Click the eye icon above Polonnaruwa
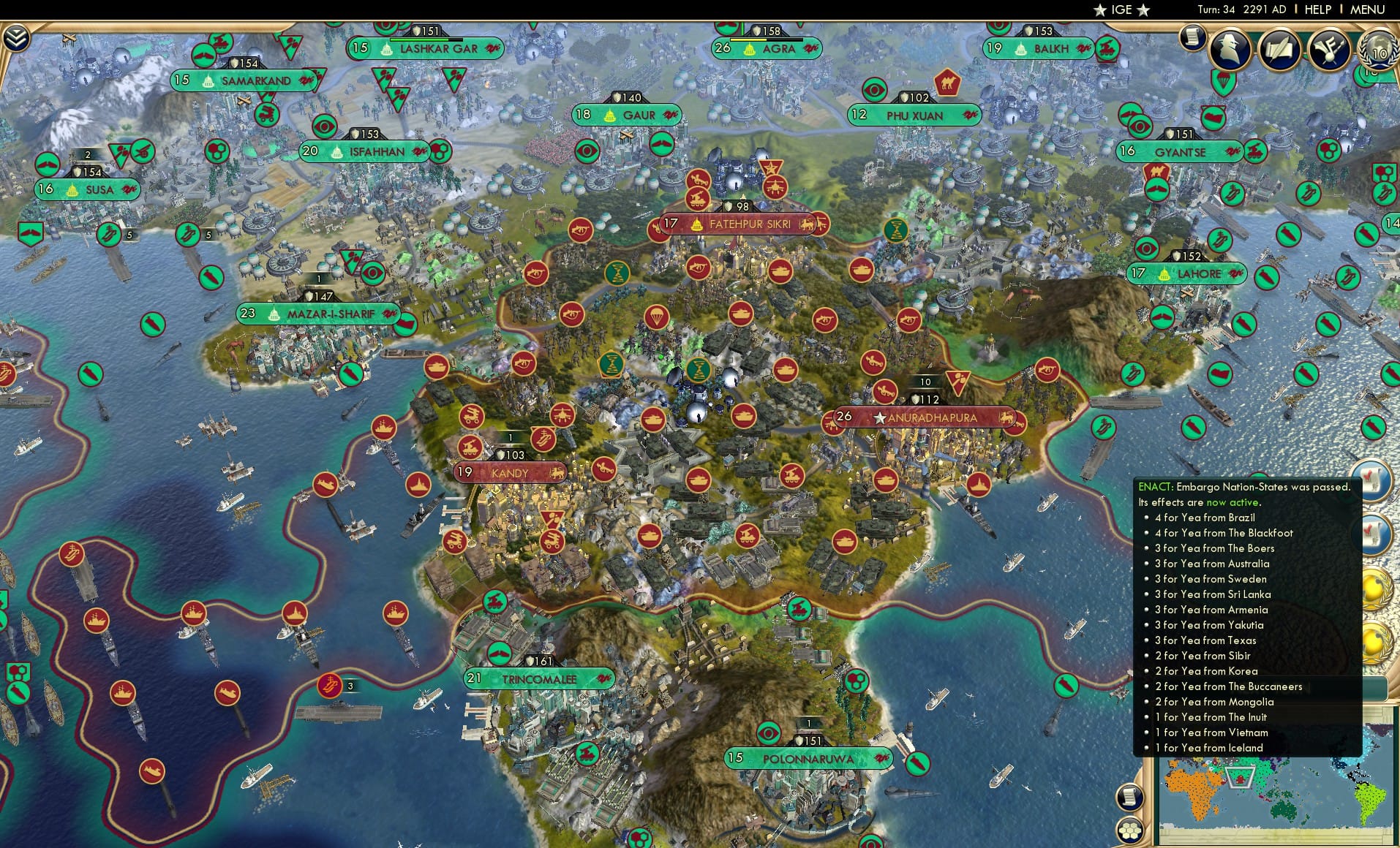Image resolution: width=1400 pixels, height=848 pixels. [769, 732]
